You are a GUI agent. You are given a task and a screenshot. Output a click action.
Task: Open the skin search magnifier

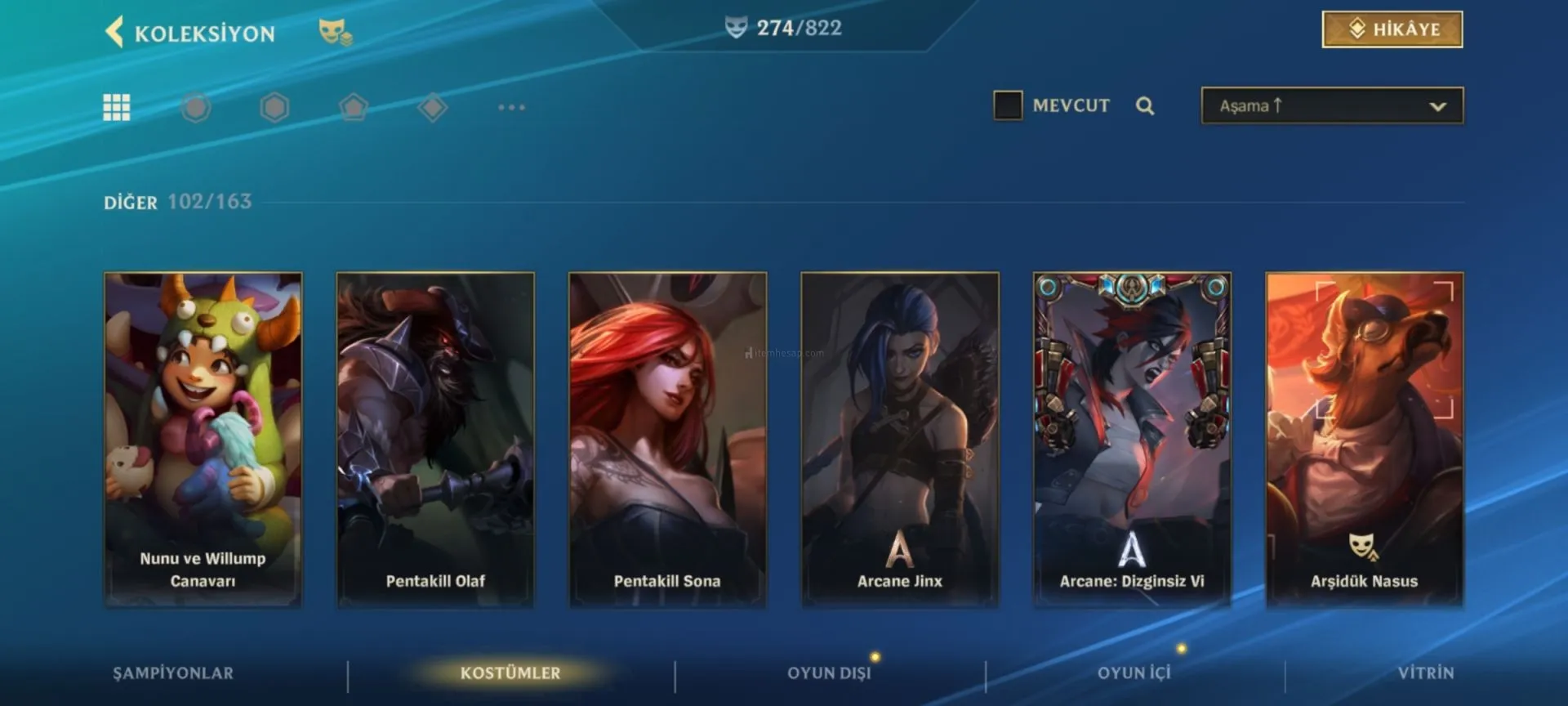(x=1145, y=106)
